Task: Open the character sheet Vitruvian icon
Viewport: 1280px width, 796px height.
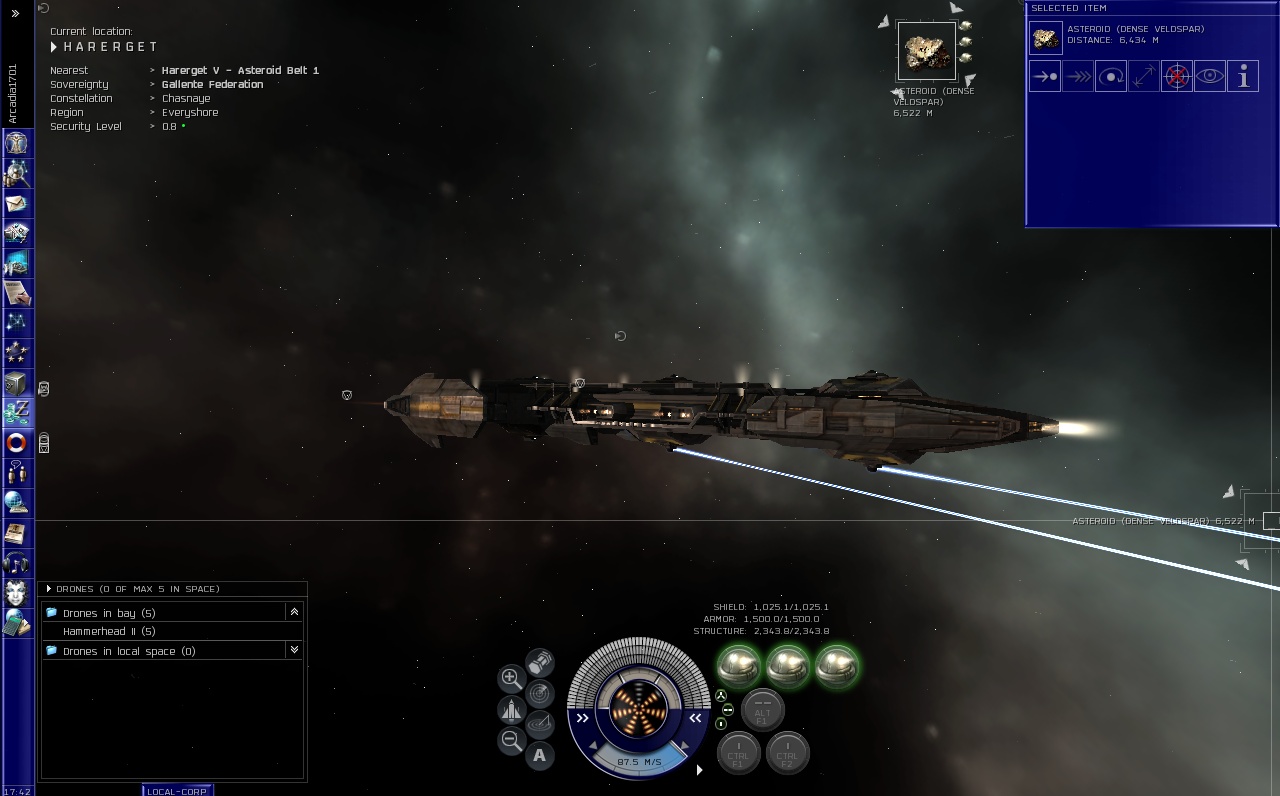Action: tap(15, 144)
